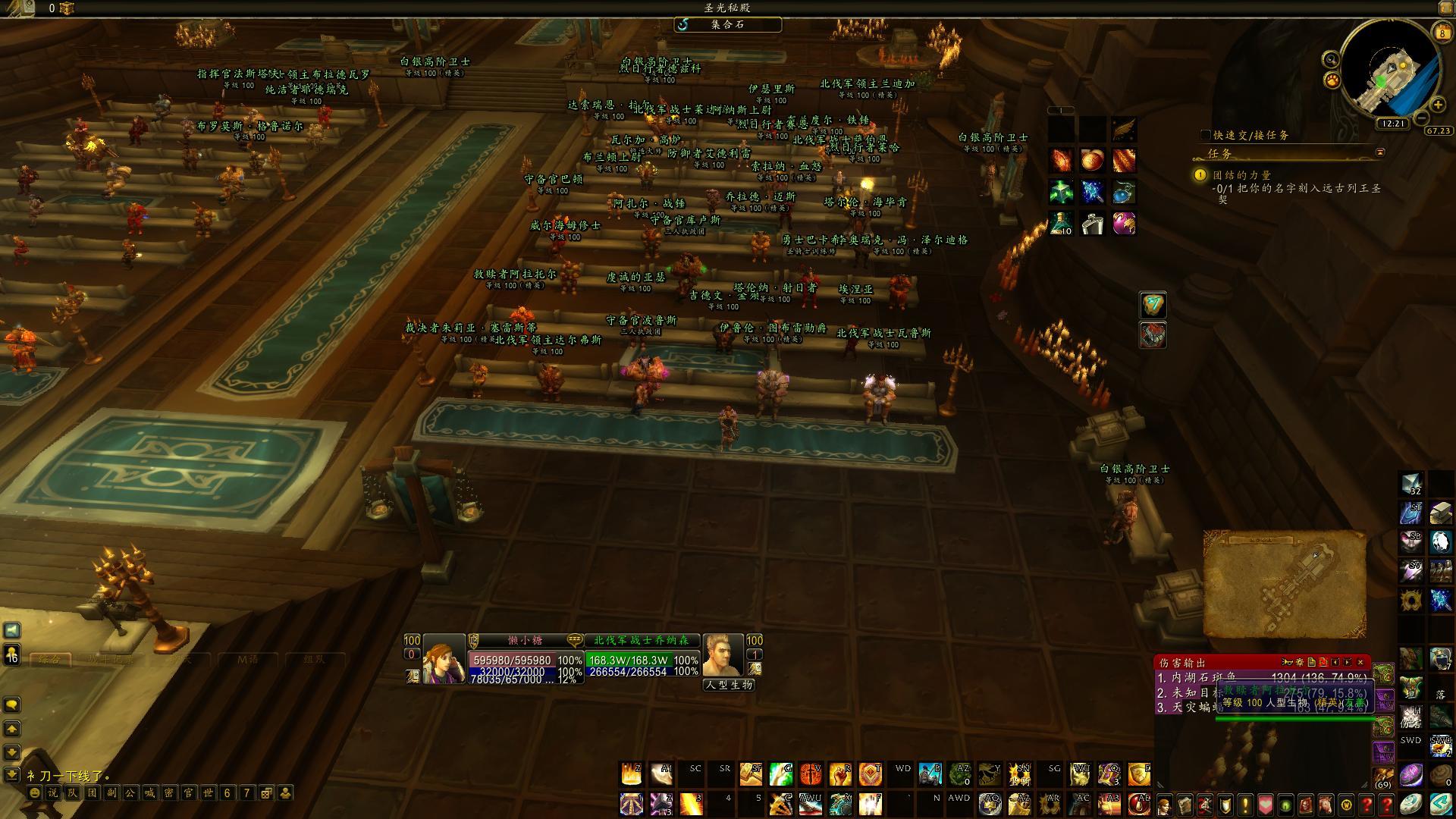Tick the 快速交/接任务 quick quest checkbox
This screenshot has width=1456, height=819.
click(1206, 135)
